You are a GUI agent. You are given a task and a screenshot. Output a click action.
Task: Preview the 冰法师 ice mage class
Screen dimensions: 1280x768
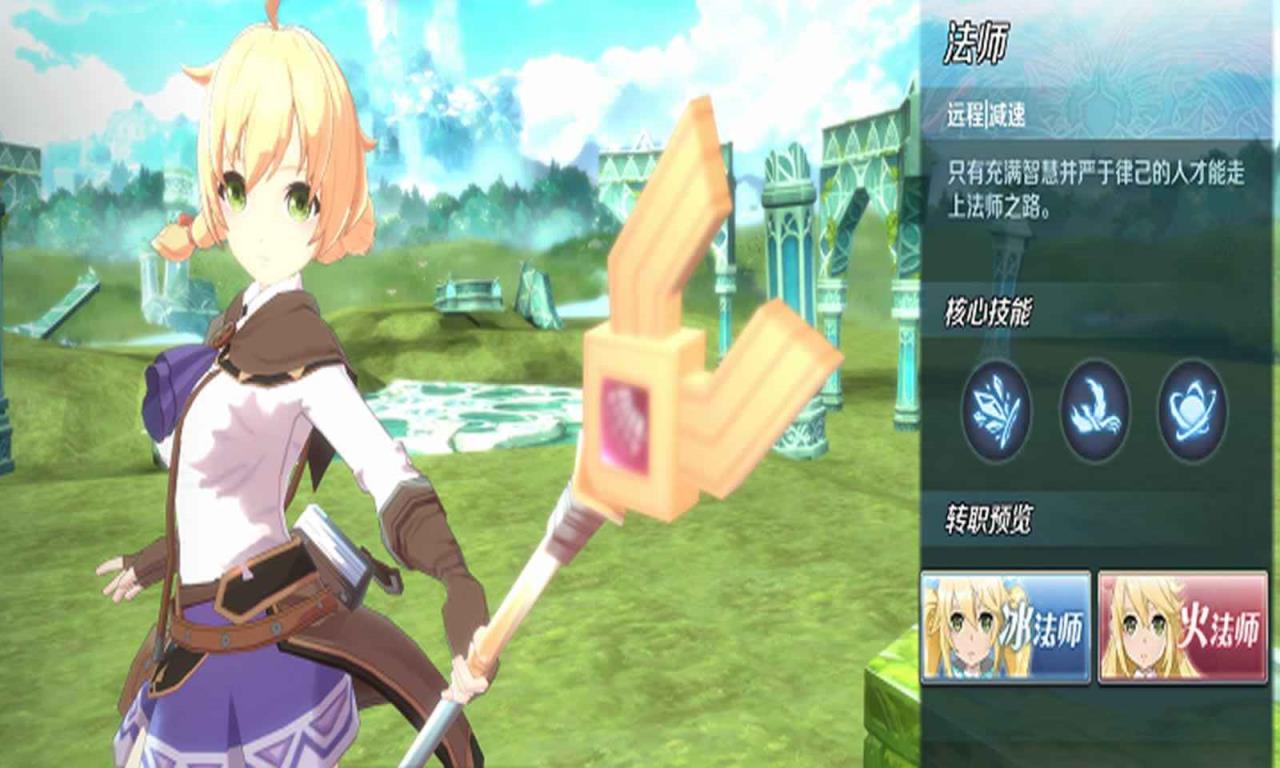pyautogui.click(x=1005, y=627)
